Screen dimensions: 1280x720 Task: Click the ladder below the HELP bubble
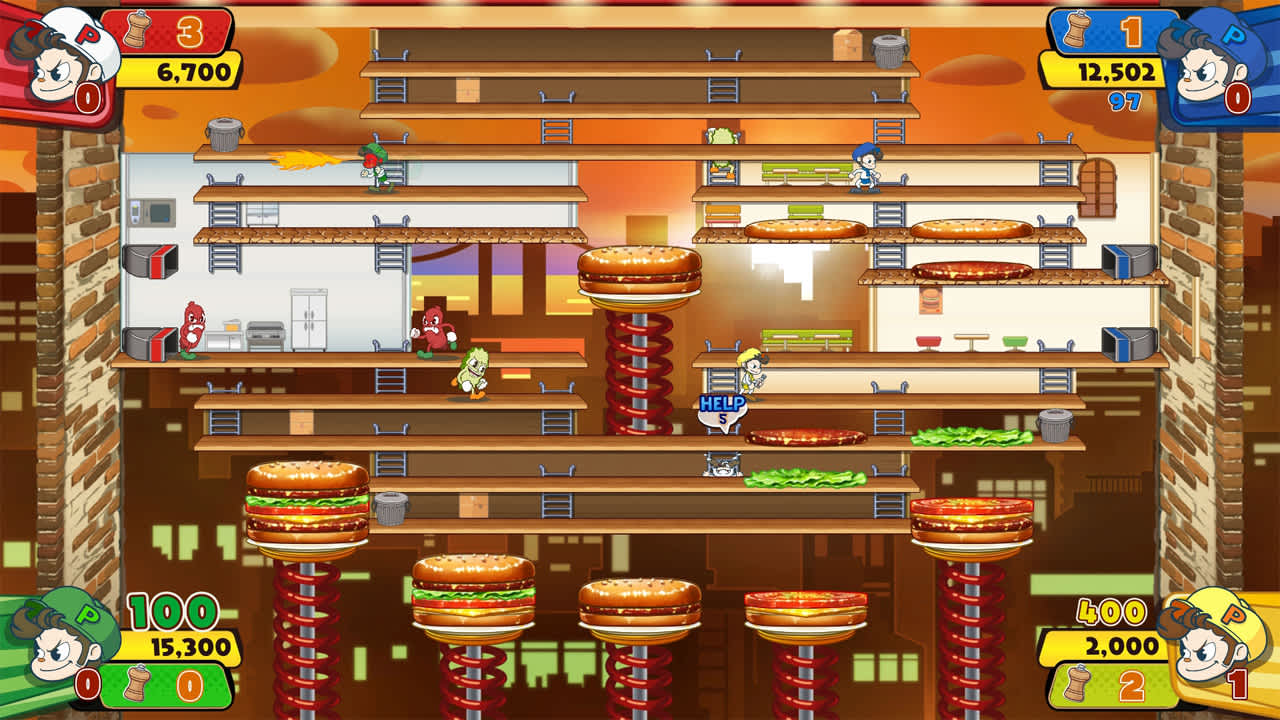coord(721,432)
